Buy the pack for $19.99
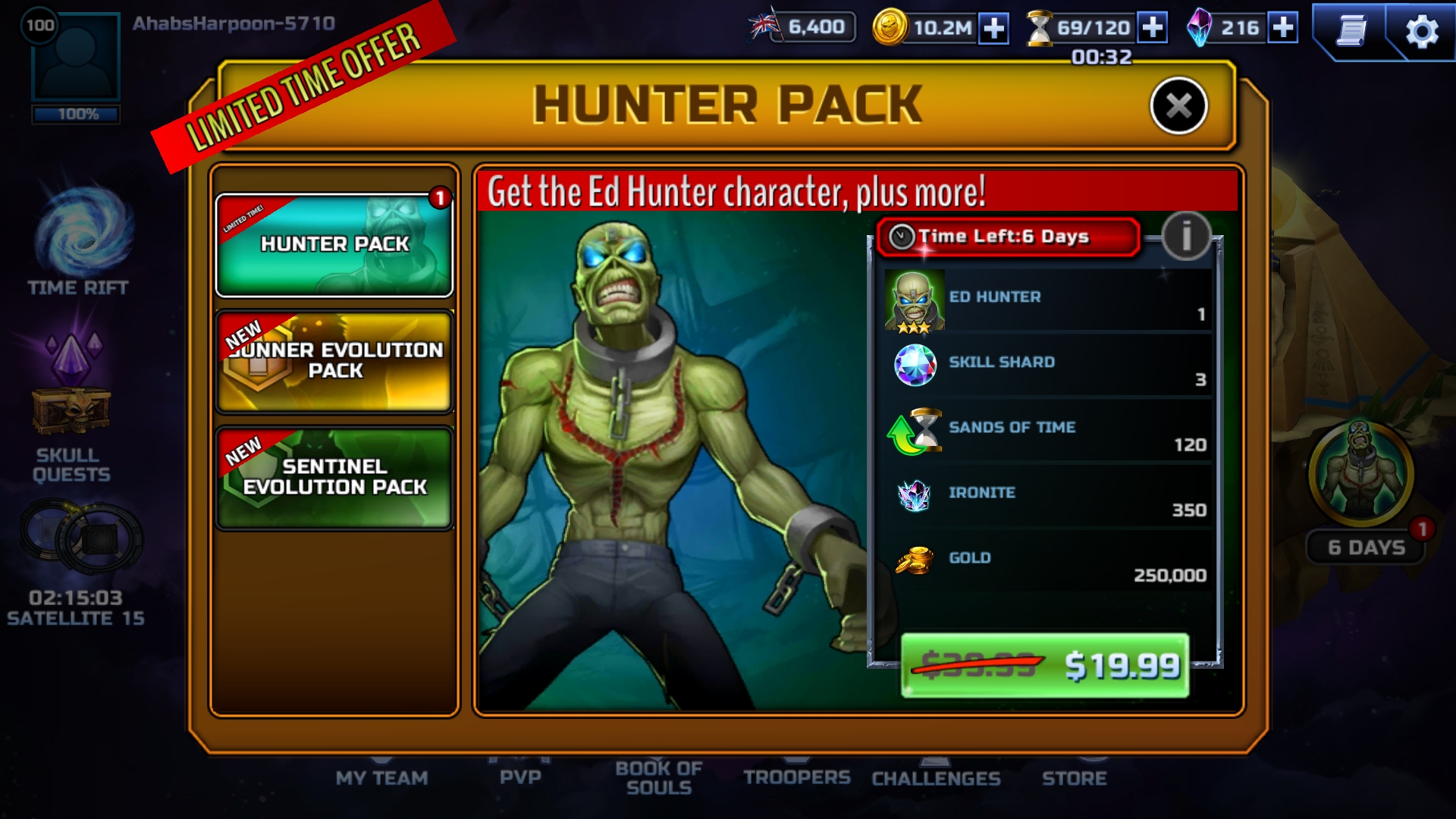This screenshot has height=819, width=1456. (1044, 665)
